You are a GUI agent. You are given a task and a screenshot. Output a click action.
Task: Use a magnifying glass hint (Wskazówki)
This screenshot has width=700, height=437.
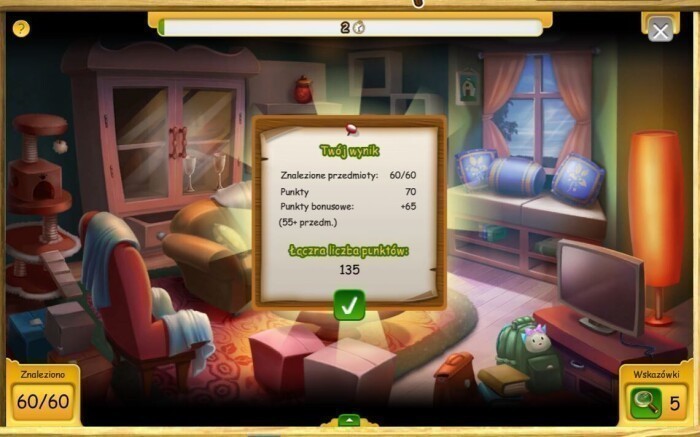pos(643,404)
